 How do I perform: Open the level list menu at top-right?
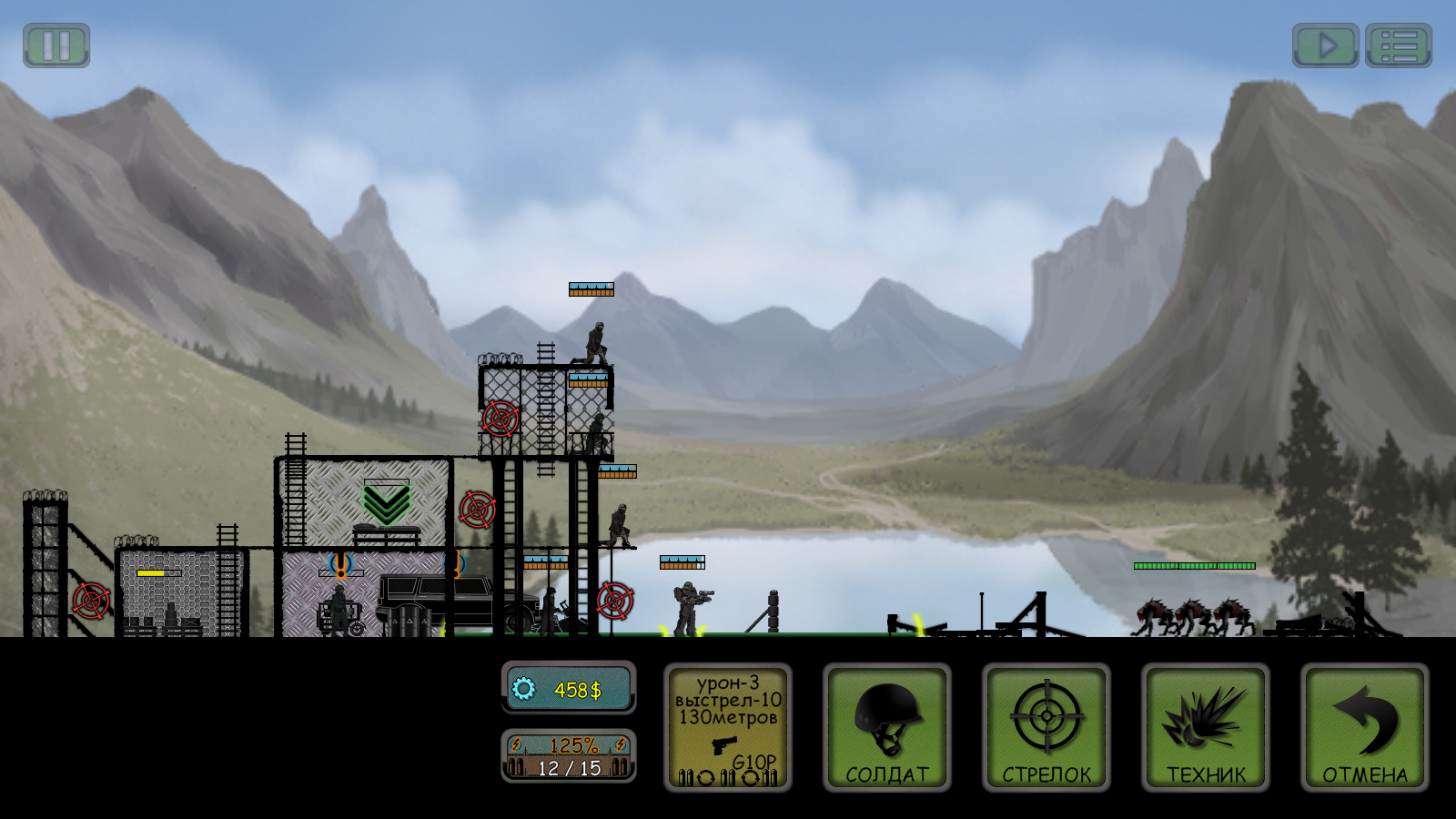click(x=1399, y=44)
